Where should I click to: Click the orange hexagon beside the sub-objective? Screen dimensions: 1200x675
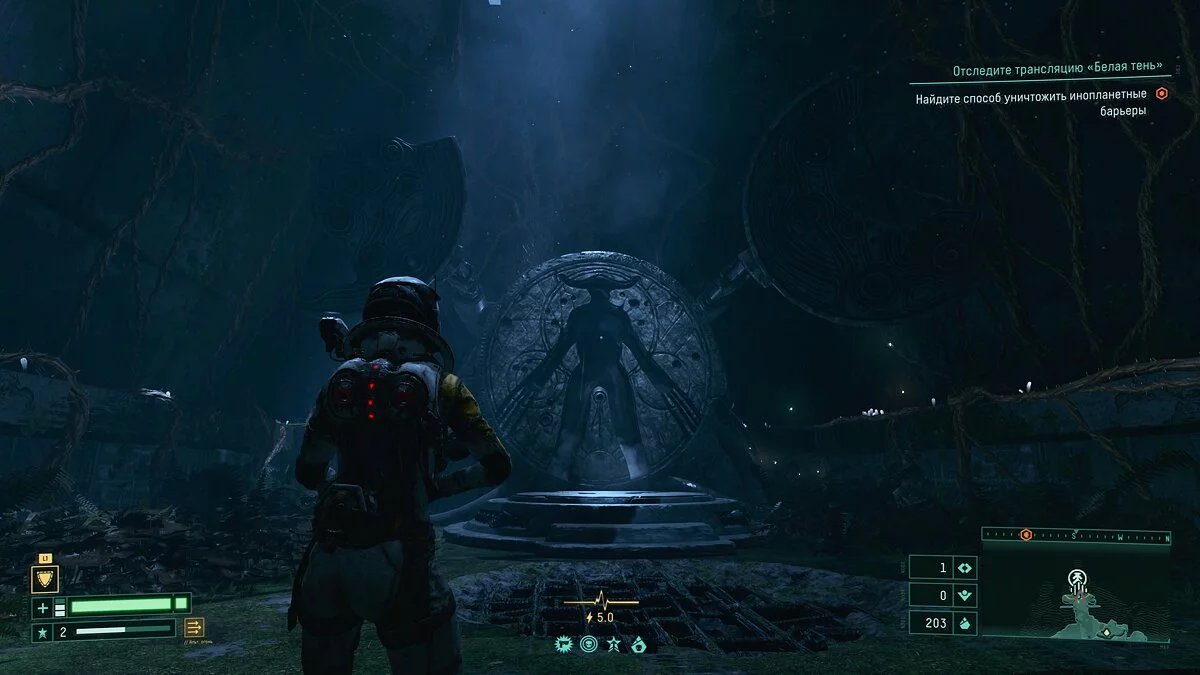click(x=1162, y=94)
